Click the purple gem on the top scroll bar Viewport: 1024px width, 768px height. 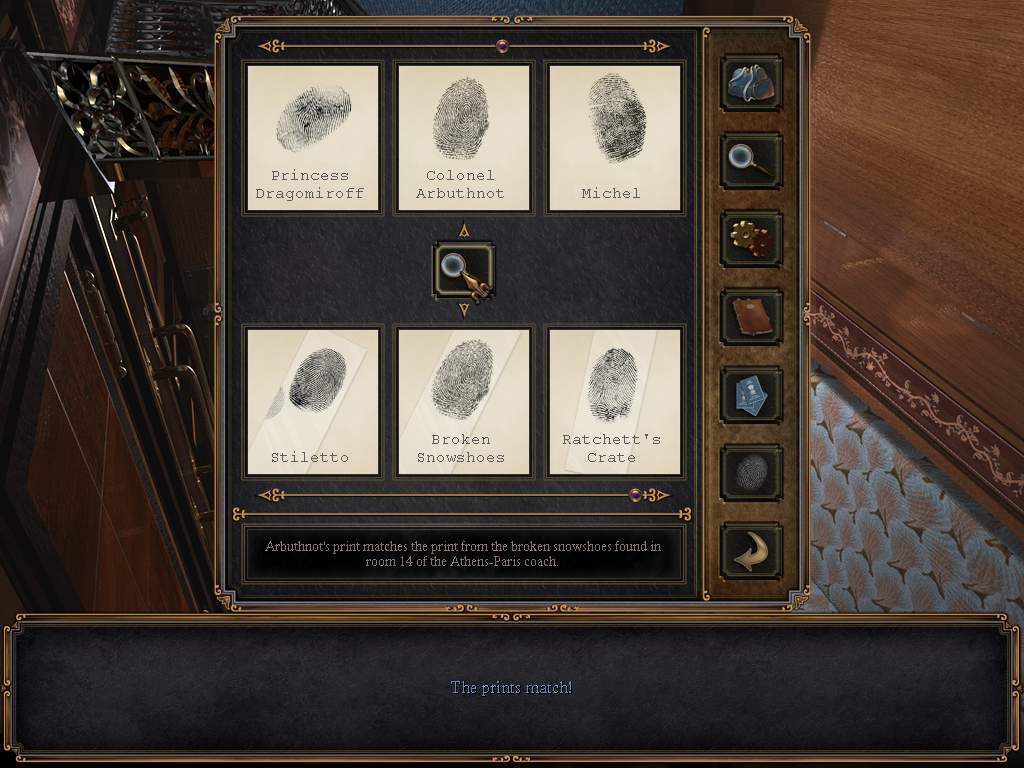click(502, 45)
